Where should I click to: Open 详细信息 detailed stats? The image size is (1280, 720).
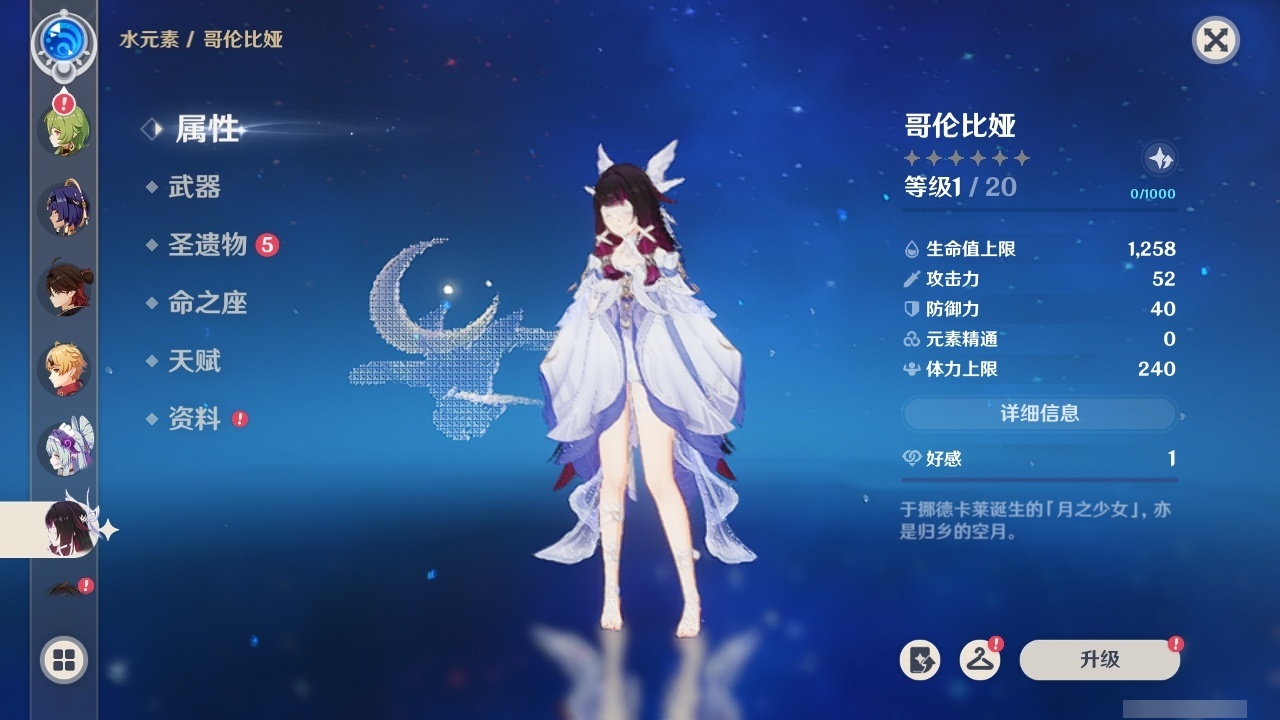point(1039,414)
